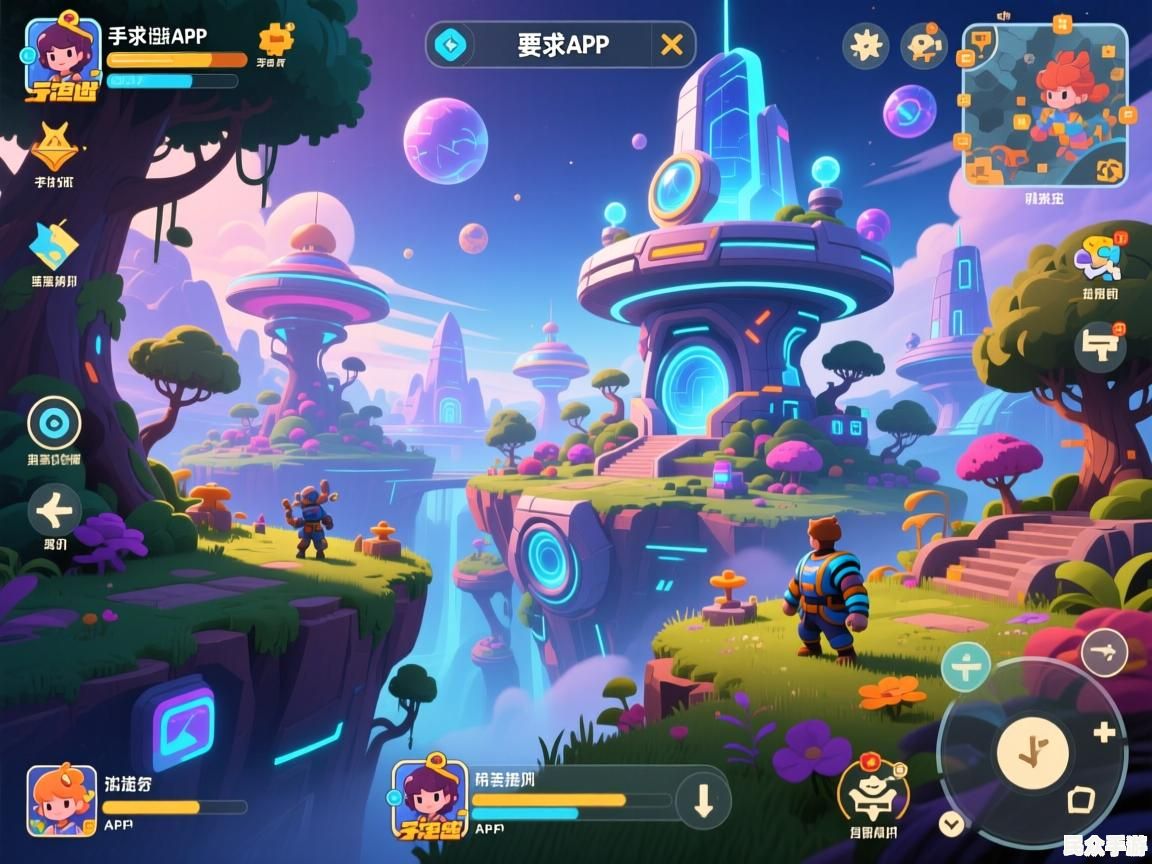This screenshot has width=1152, height=864.
Task: Open the colorful puzzle icon on right
Action: click(1098, 257)
